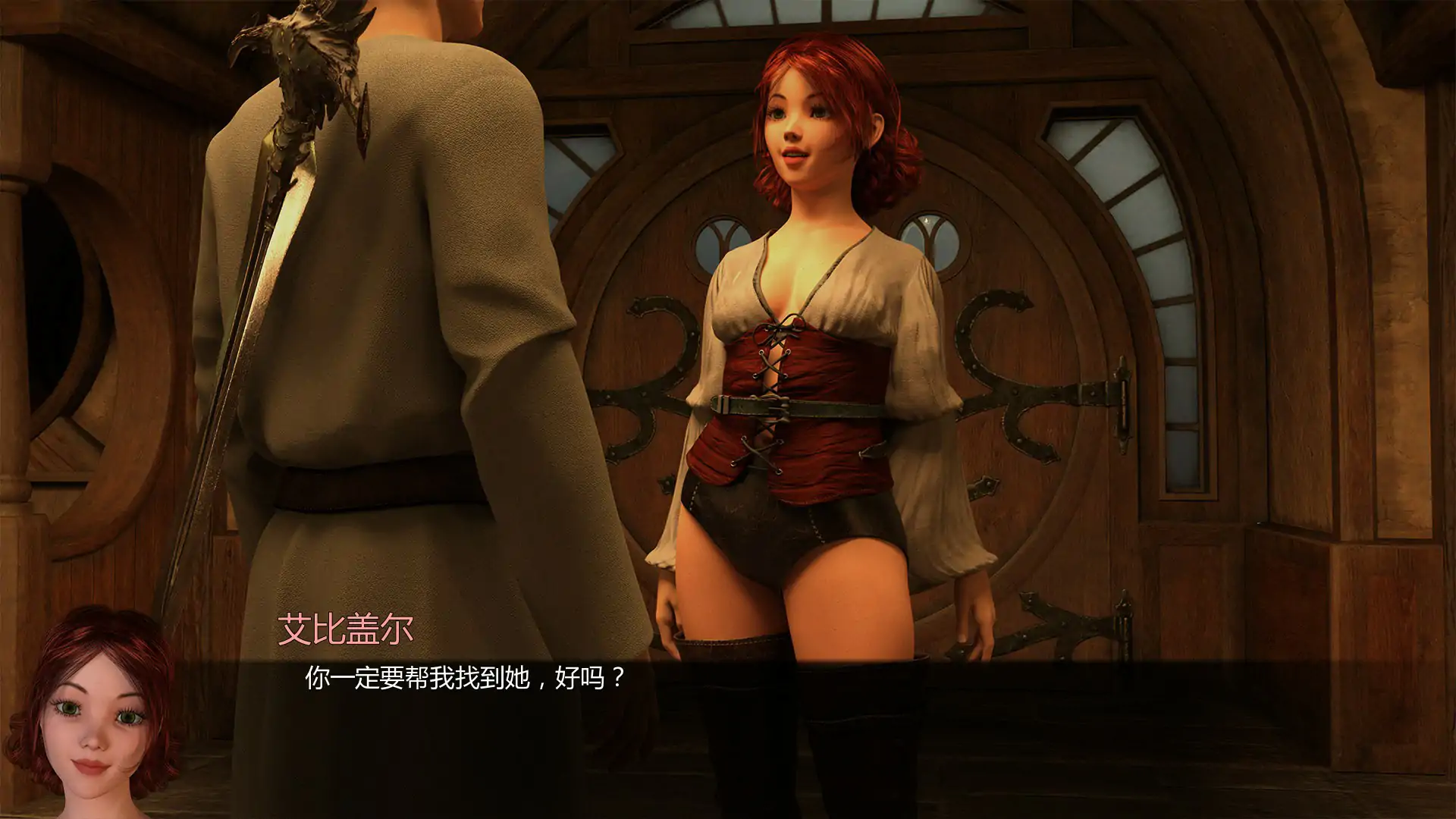Image resolution: width=1456 pixels, height=819 pixels.
Task: Click the robed man in the foreground
Action: click(379, 303)
